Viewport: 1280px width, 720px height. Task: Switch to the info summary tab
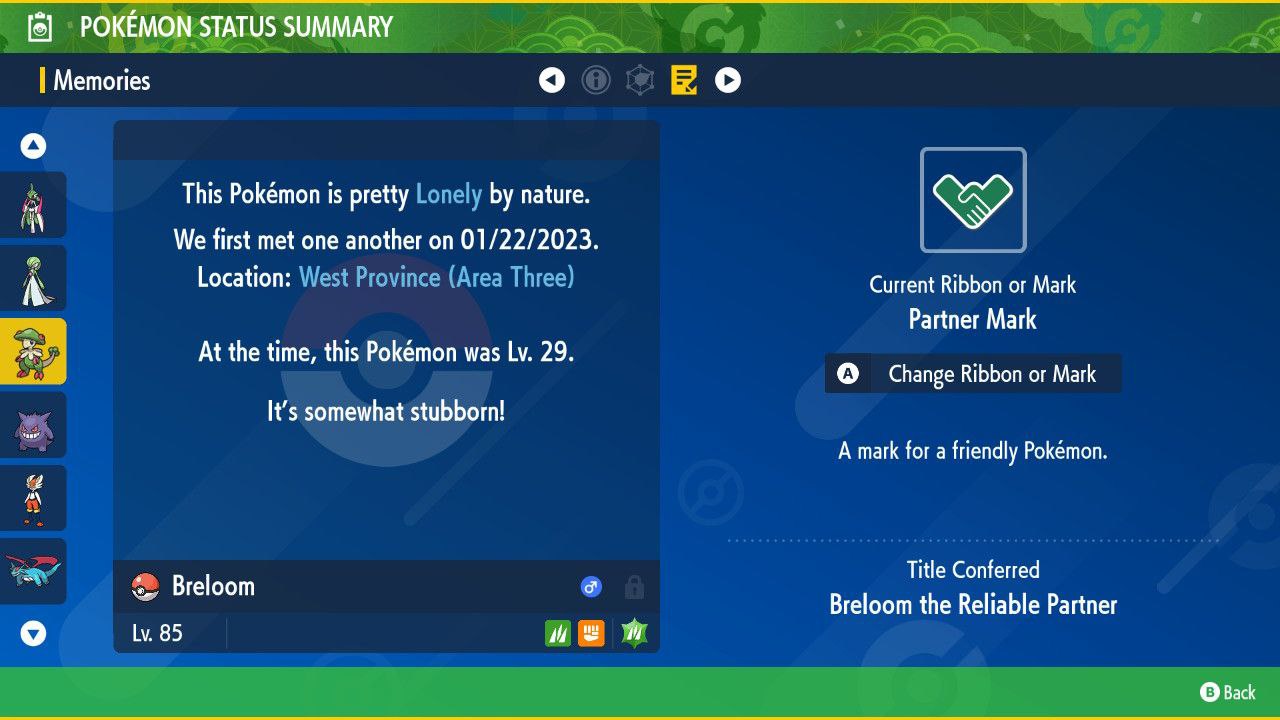[x=596, y=80]
